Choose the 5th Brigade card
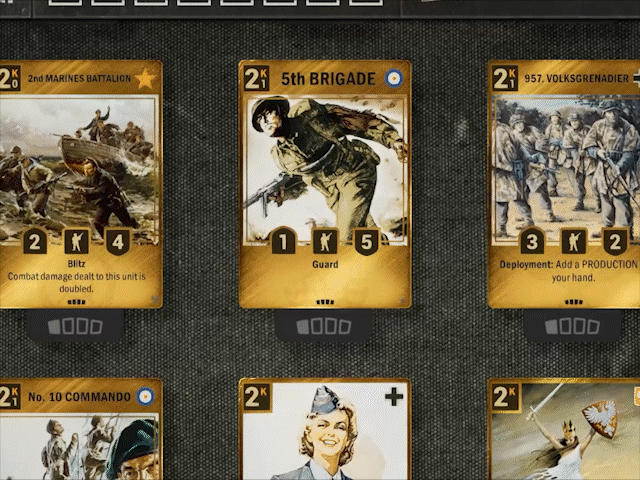This screenshot has height=480, width=640. coord(324,180)
